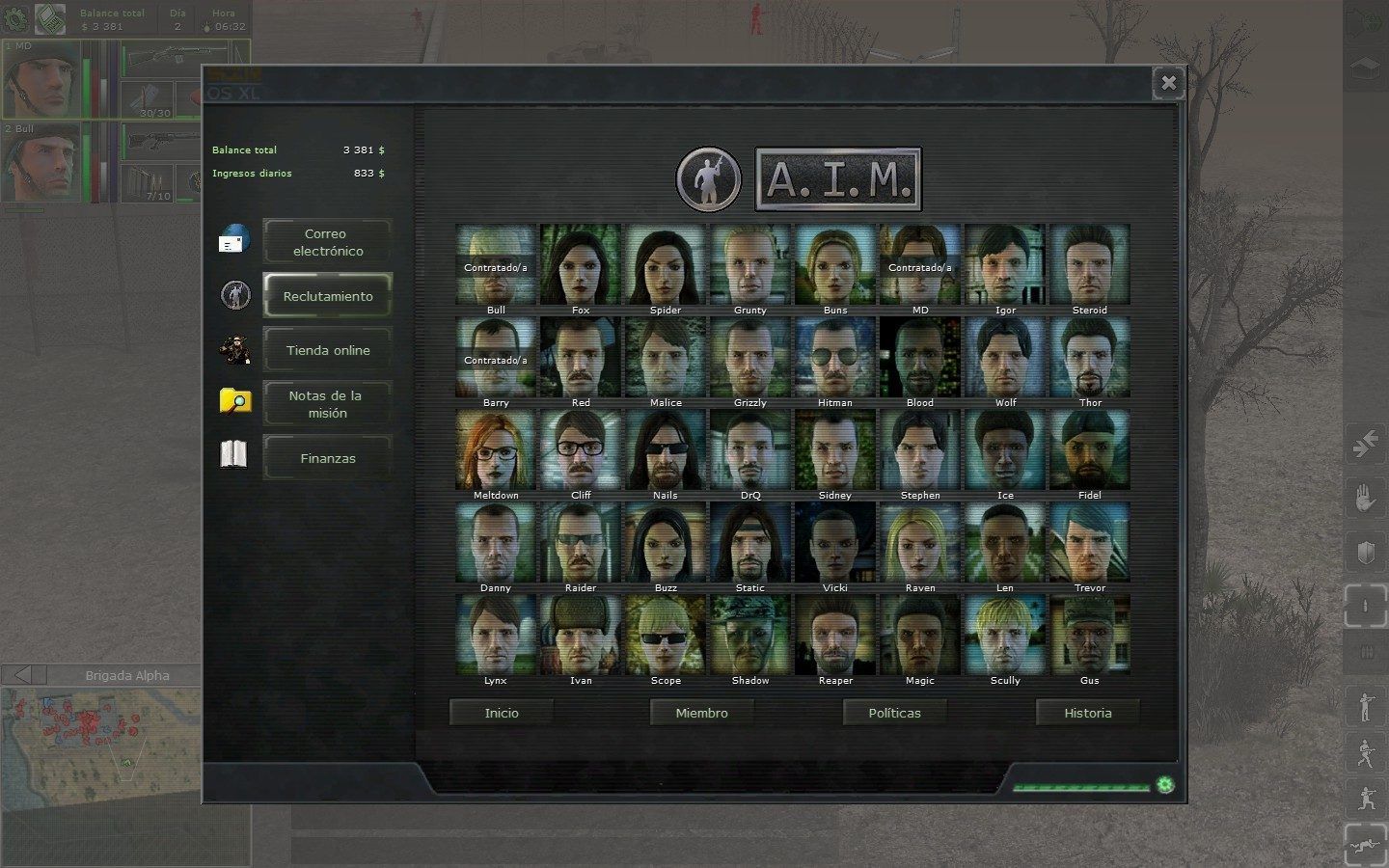Choose the Grunty mercenary portrait
1389x868 pixels.
pos(750,264)
